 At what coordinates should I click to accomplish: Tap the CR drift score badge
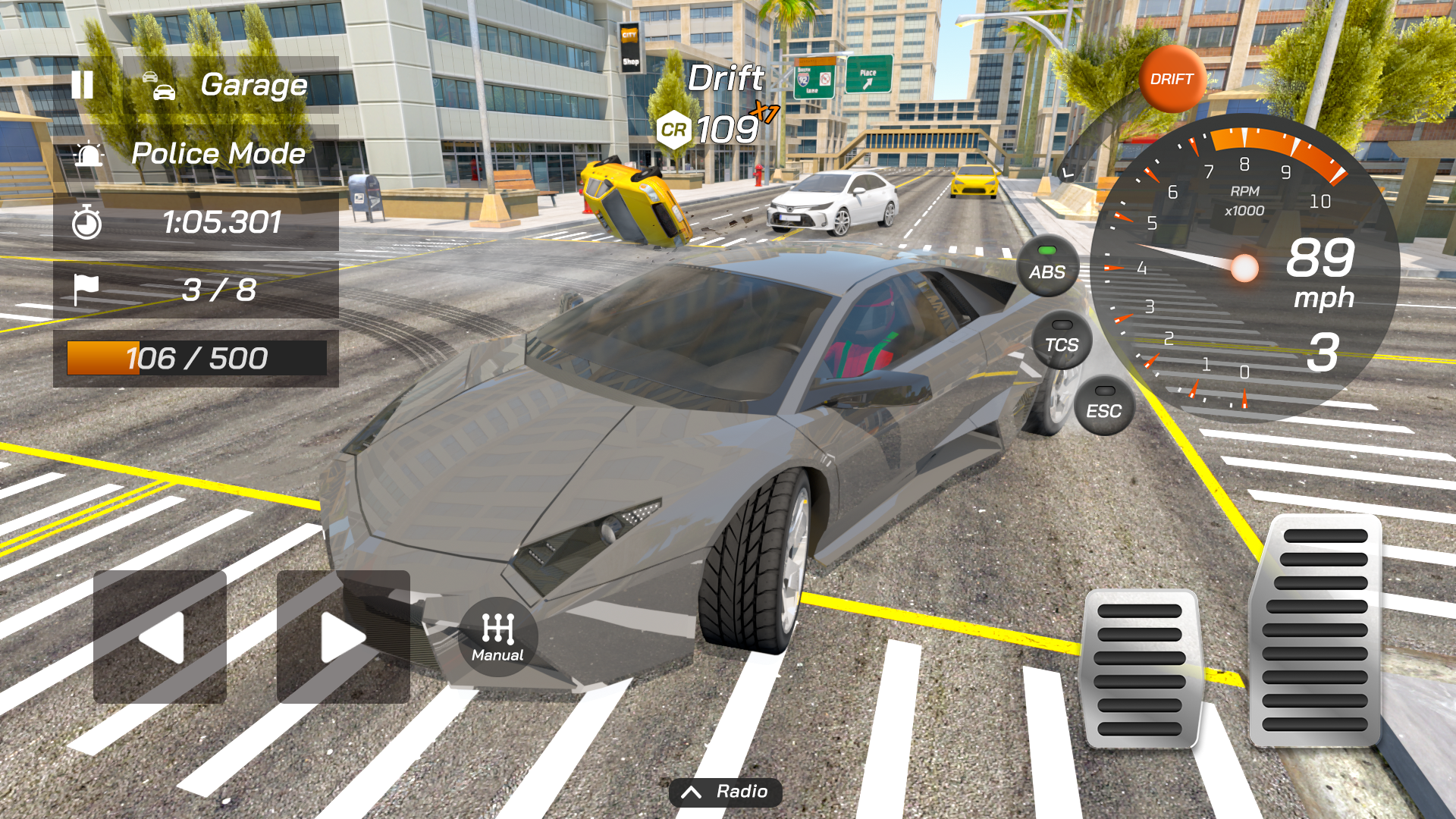point(674,130)
